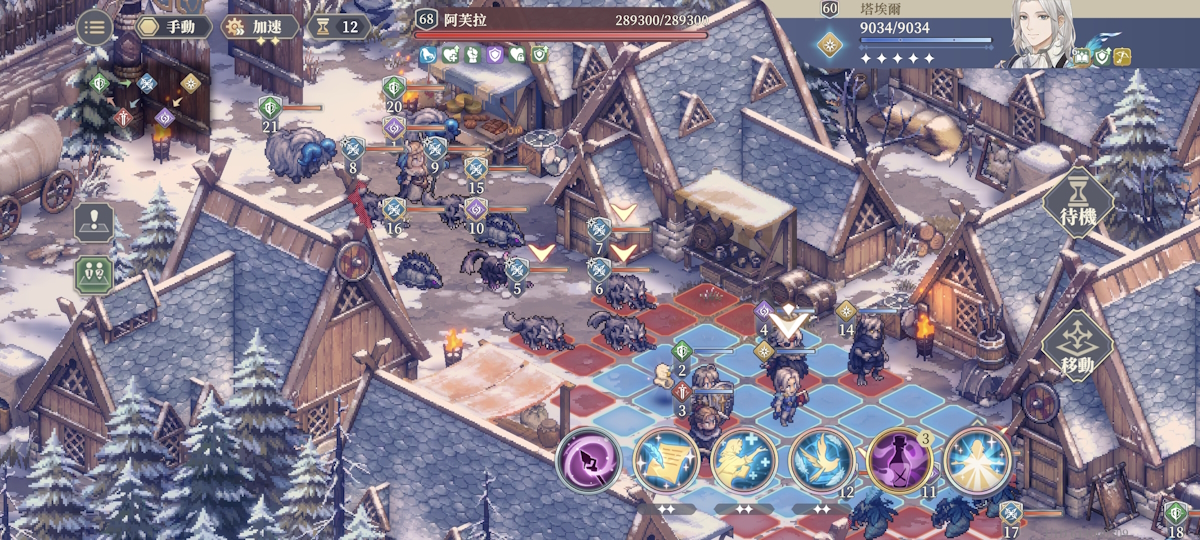Activate the purple staff swirl skill
The height and width of the screenshot is (540, 1200).
[x=588, y=462]
